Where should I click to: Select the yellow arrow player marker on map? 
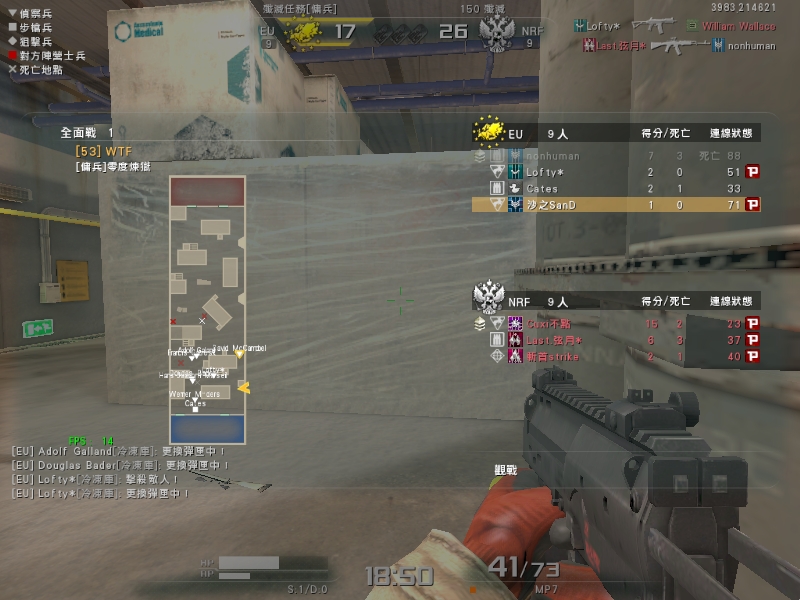(242, 388)
